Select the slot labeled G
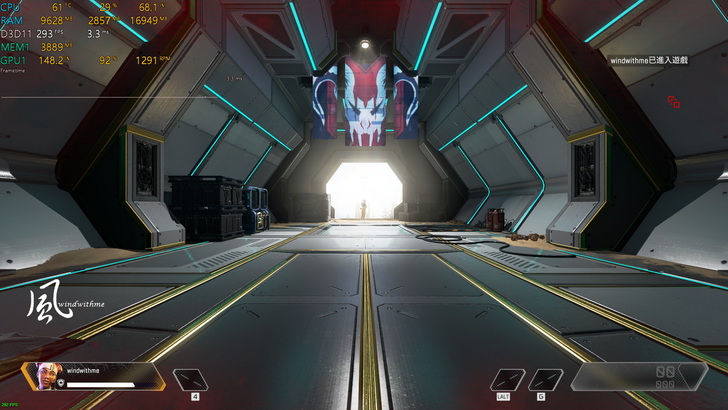The height and width of the screenshot is (410, 728). pos(545,379)
